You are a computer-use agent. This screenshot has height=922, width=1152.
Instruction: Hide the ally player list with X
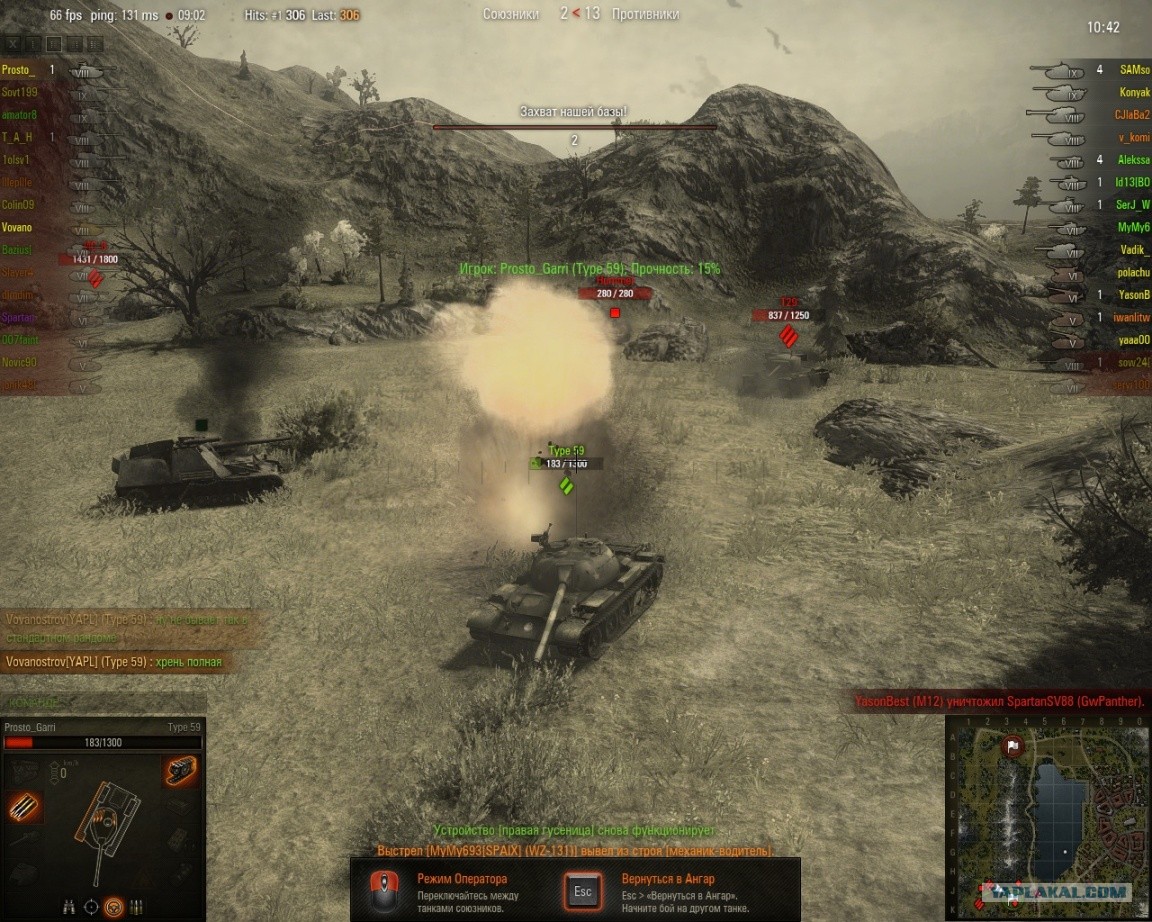click(x=12, y=44)
